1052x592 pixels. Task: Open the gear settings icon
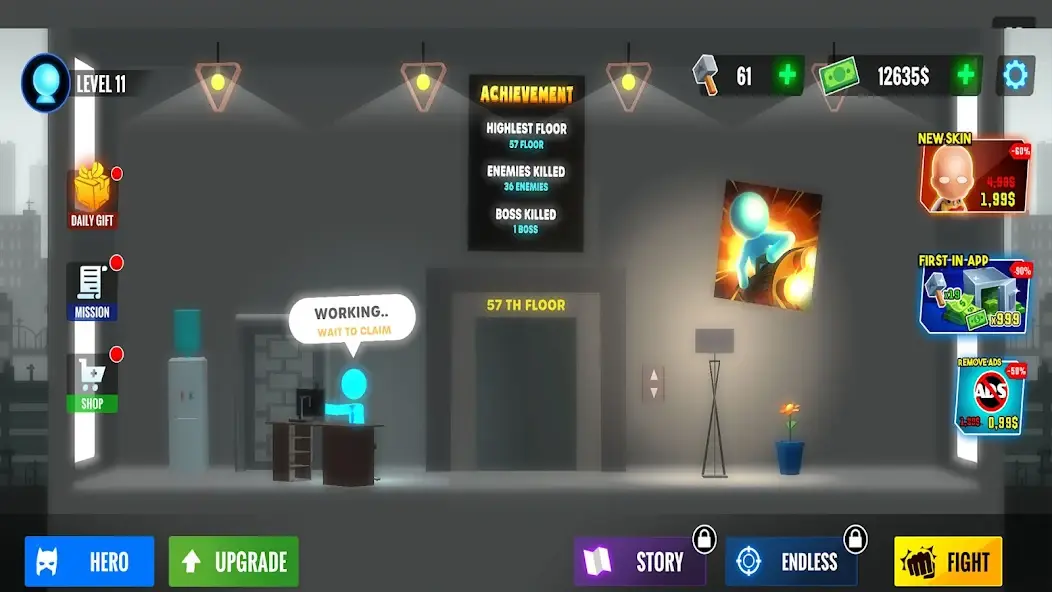(x=1015, y=76)
